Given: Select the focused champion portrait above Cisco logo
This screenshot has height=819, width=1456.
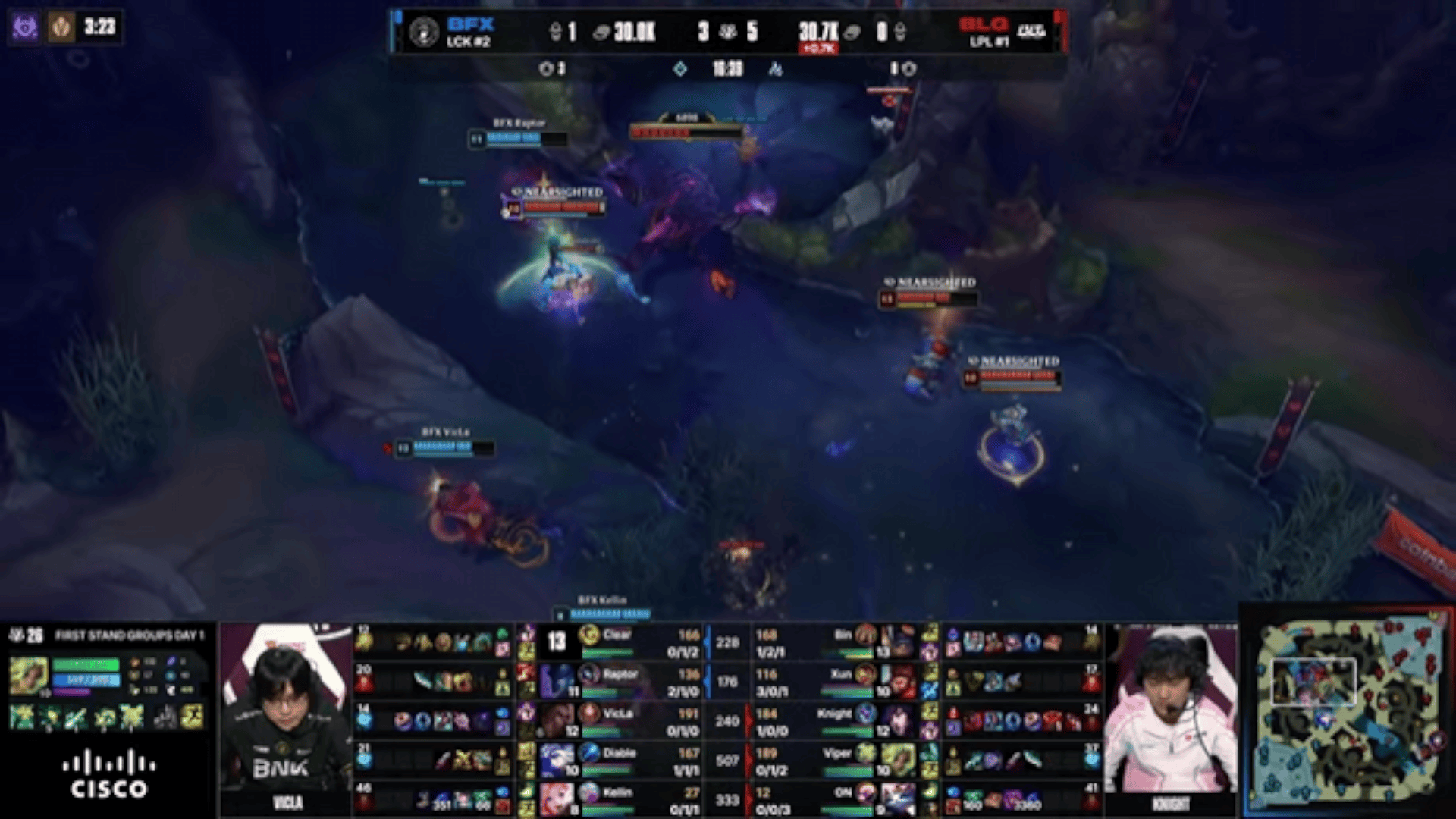Looking at the screenshot, I should point(29,676).
